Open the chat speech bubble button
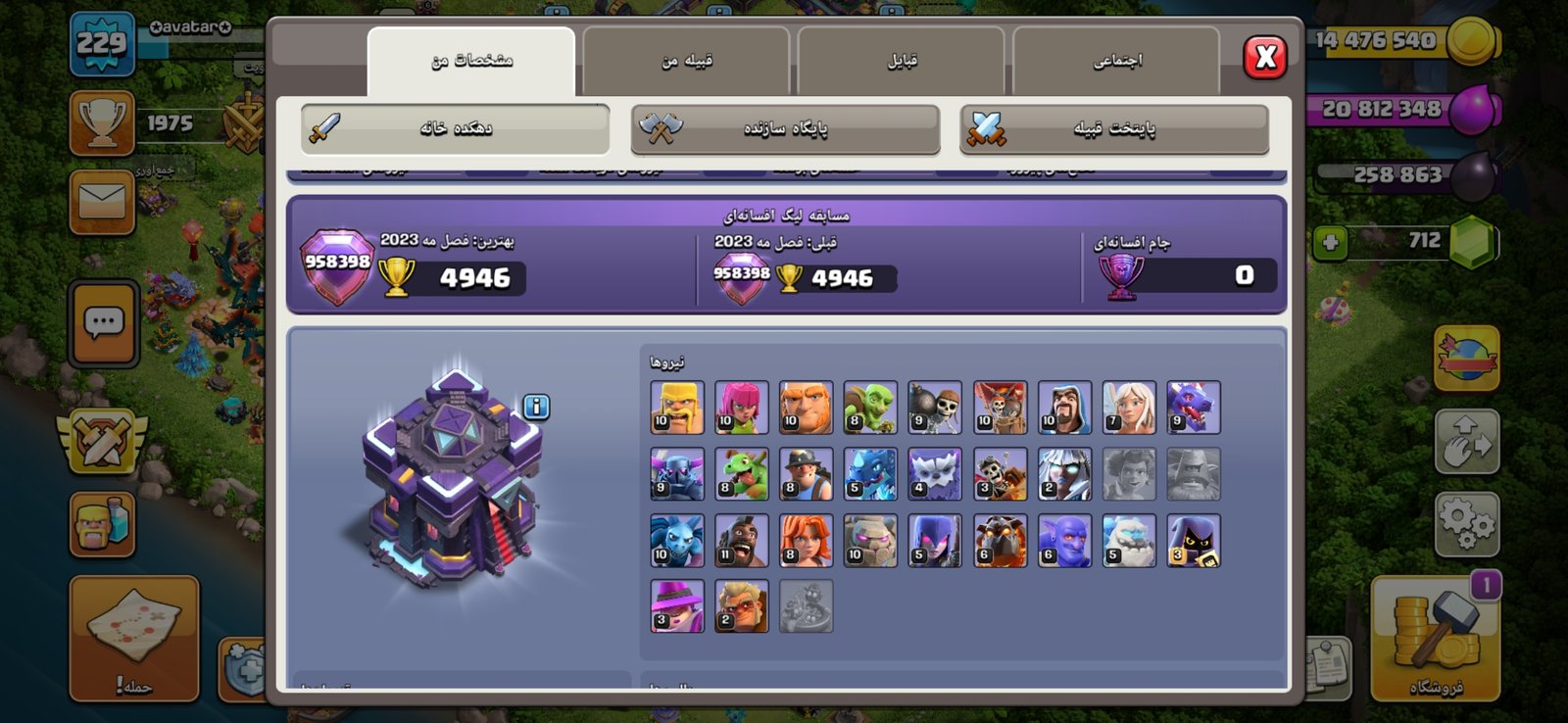The image size is (1568, 723). pos(103,322)
